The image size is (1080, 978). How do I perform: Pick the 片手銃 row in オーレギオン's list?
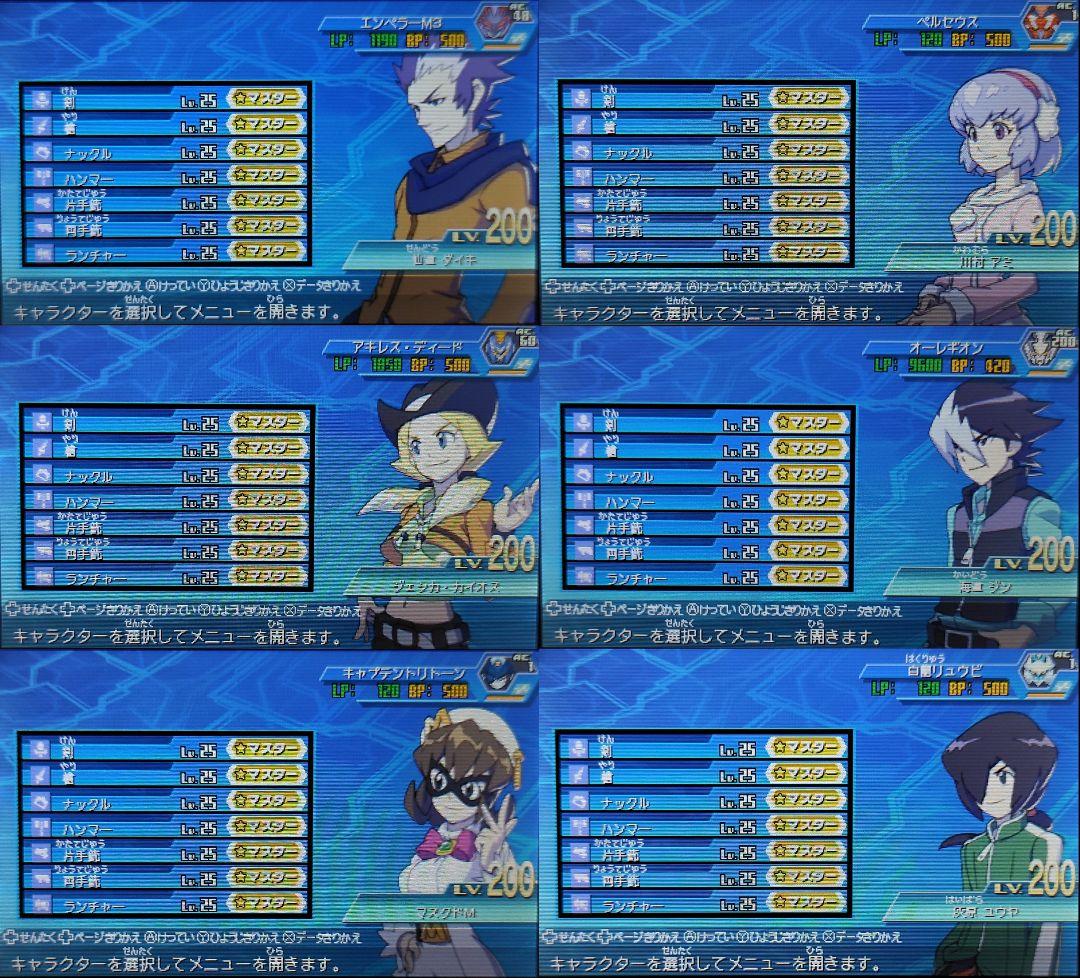click(x=706, y=525)
